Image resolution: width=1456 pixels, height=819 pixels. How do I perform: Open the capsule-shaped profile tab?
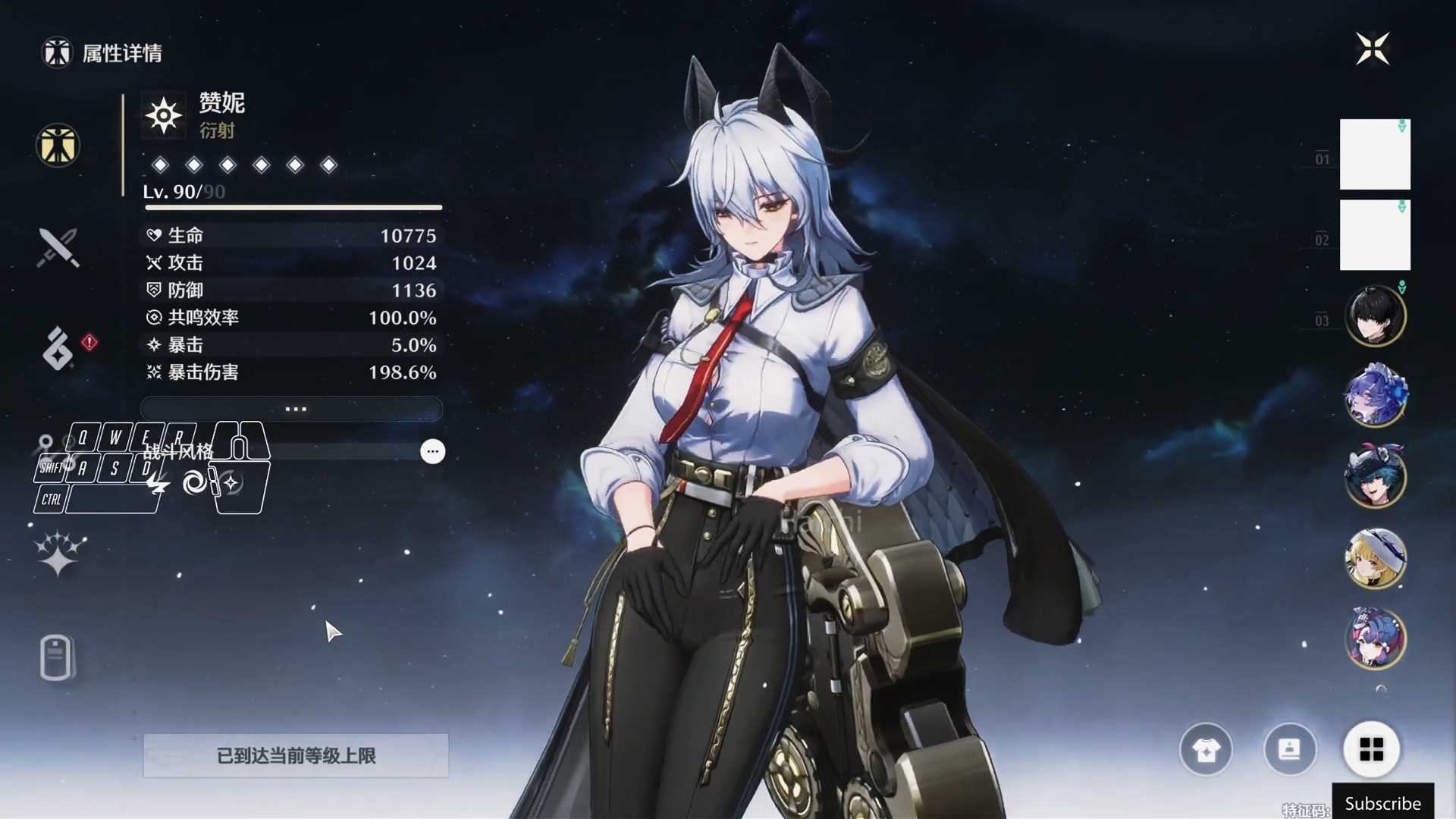(x=56, y=657)
